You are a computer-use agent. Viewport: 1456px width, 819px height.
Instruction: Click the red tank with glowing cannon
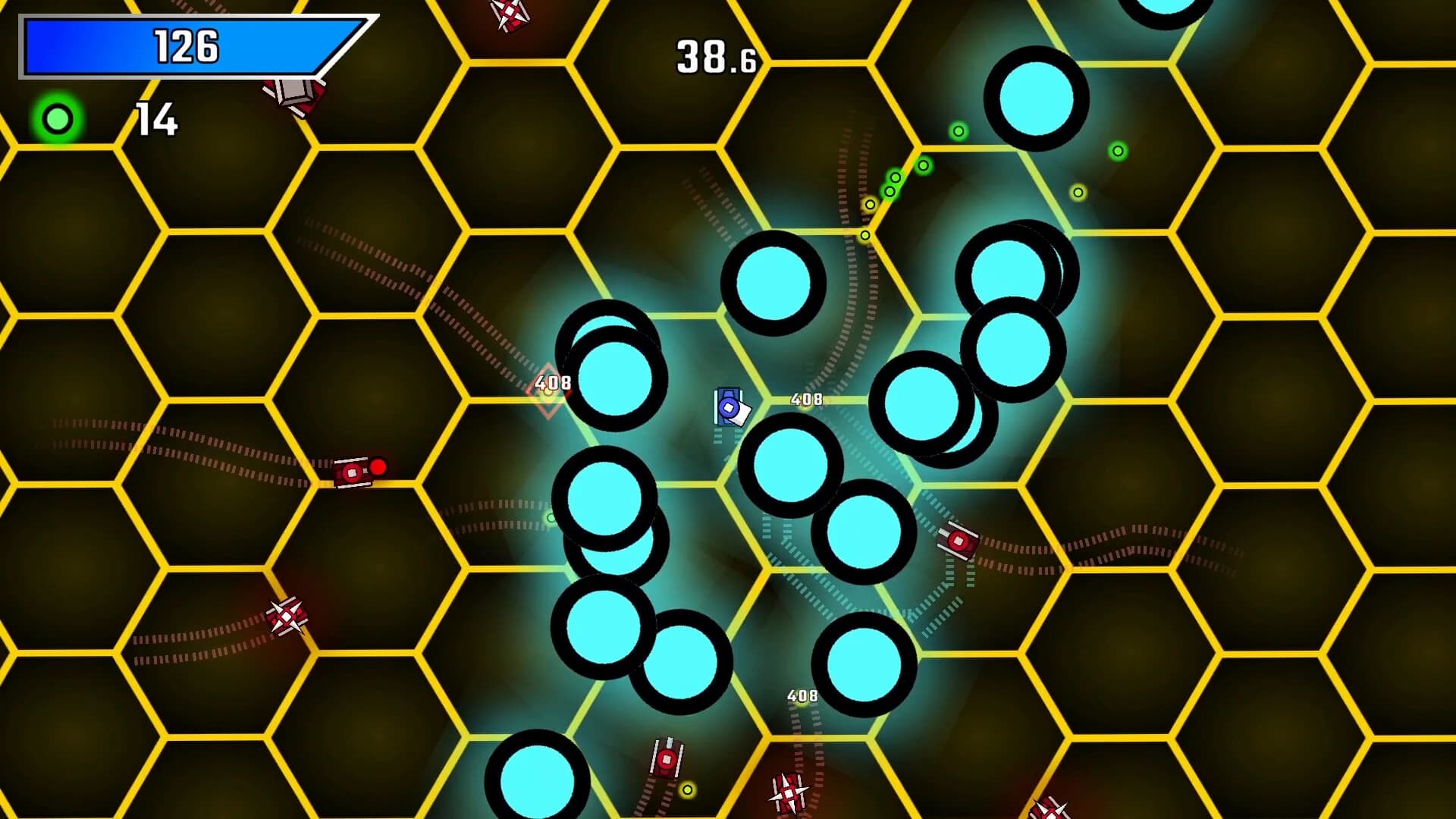coord(353,472)
